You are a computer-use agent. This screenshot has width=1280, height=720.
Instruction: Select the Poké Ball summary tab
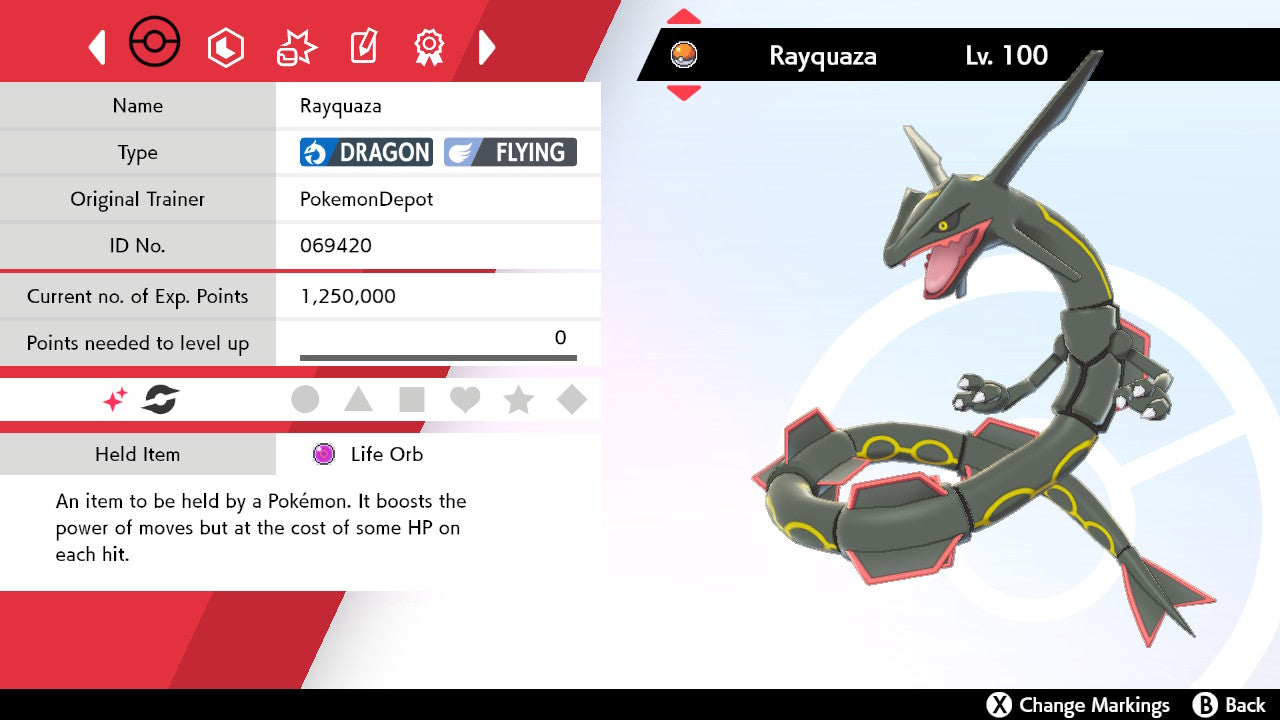pyautogui.click(x=155, y=44)
